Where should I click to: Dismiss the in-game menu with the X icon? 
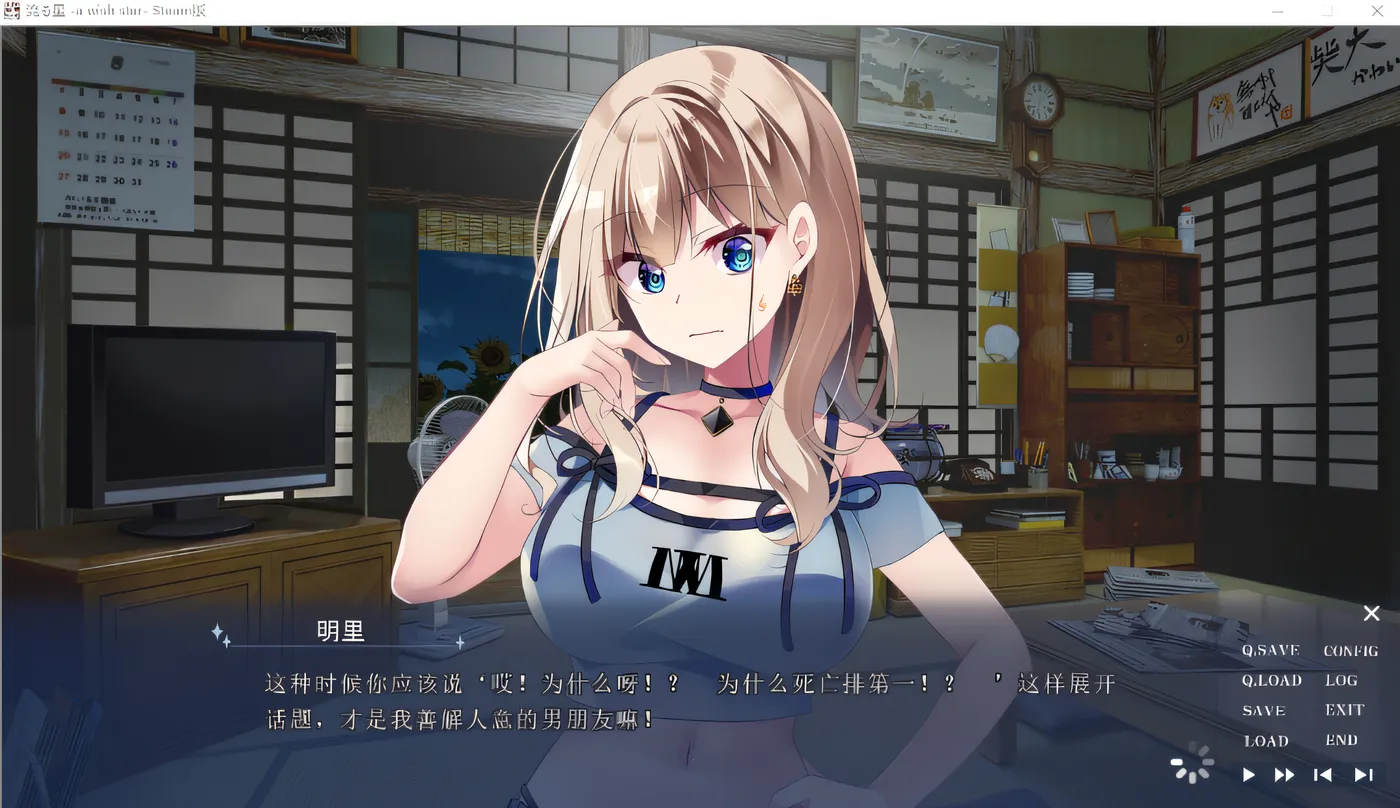(1371, 613)
